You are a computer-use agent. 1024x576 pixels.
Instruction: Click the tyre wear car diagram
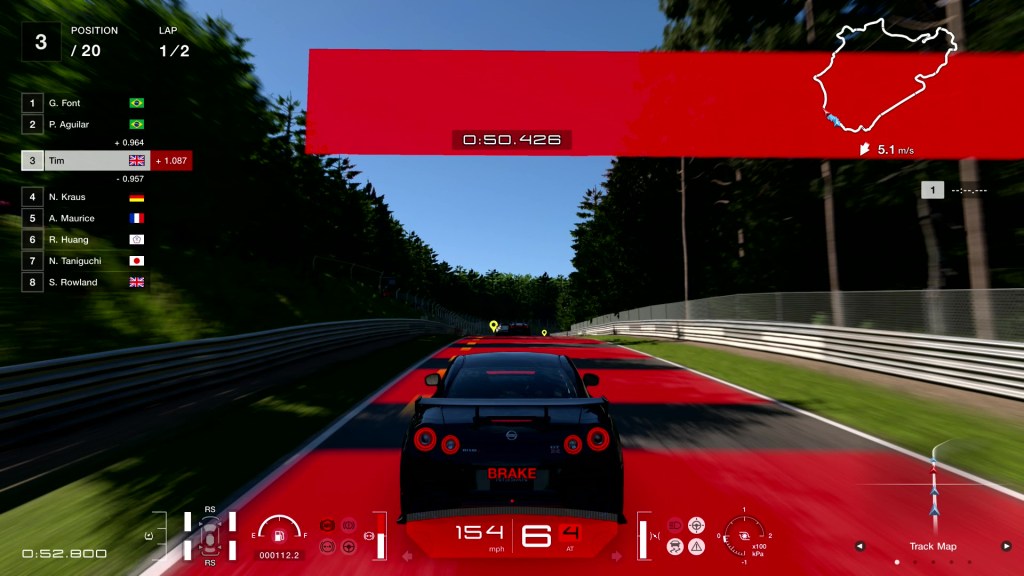(210, 536)
